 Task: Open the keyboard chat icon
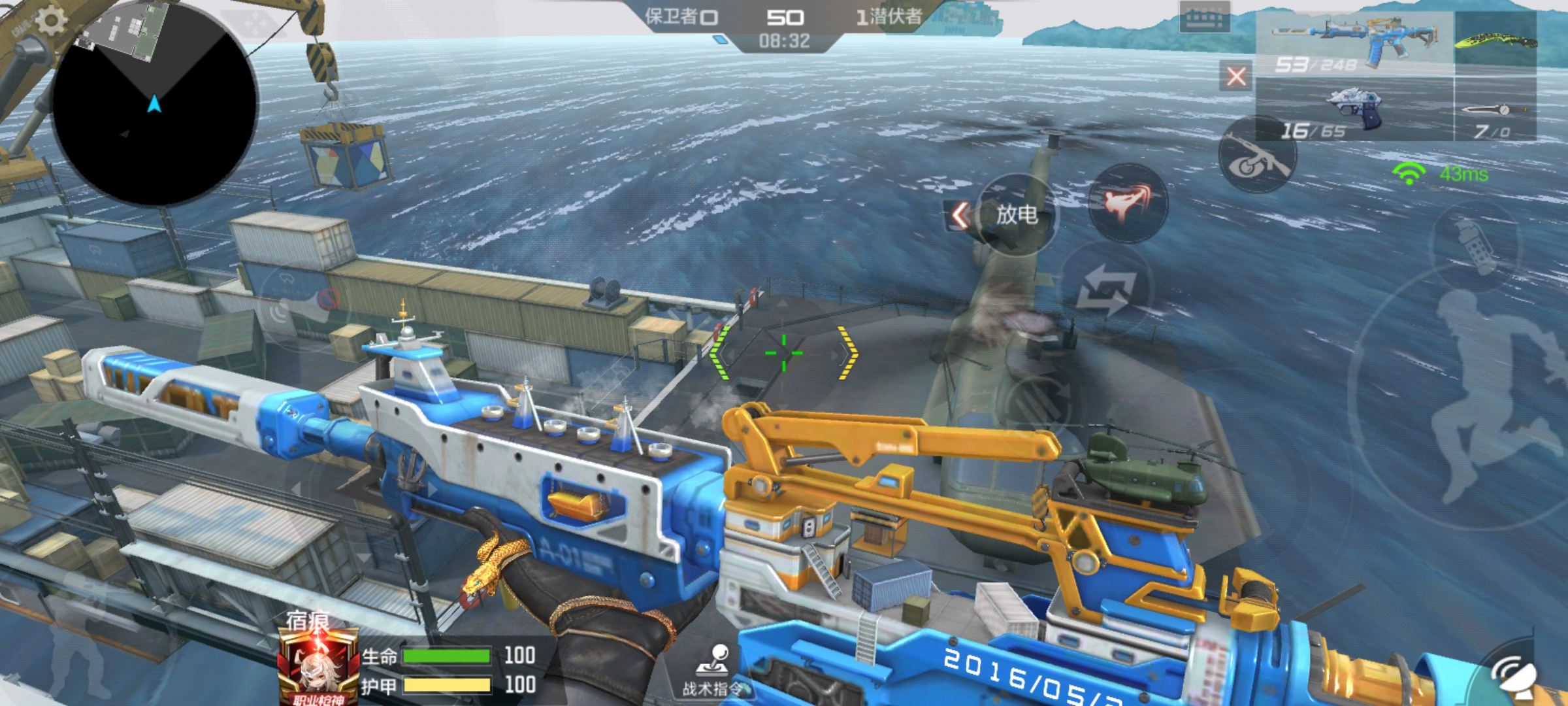pyautogui.click(x=1204, y=18)
